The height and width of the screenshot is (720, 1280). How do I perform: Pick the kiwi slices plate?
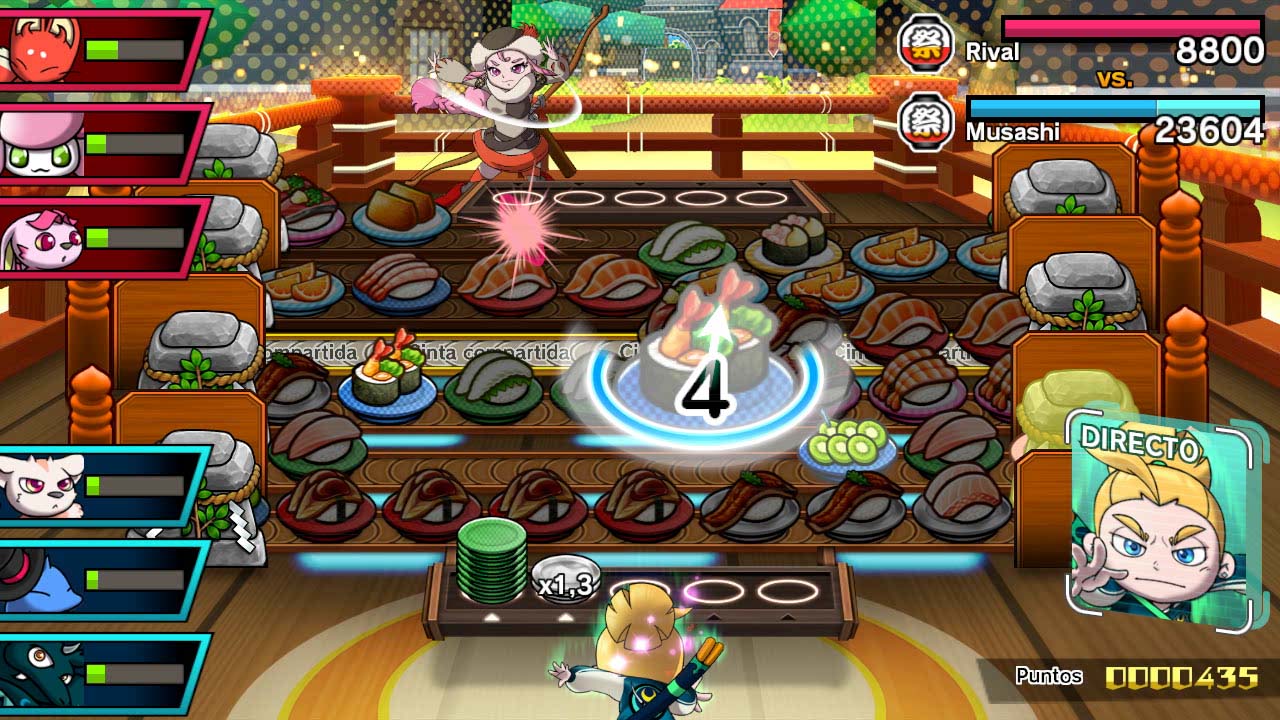click(x=847, y=445)
